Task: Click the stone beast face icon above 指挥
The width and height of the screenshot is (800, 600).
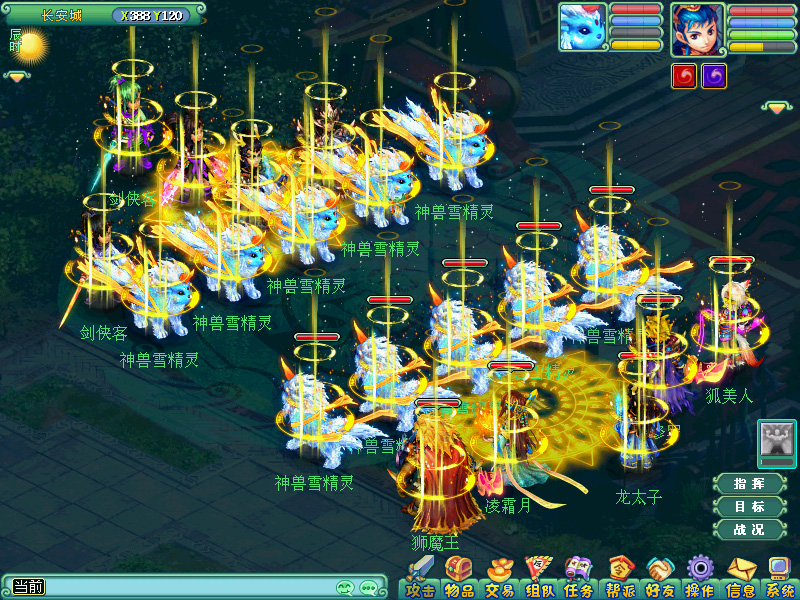Action: [776, 439]
